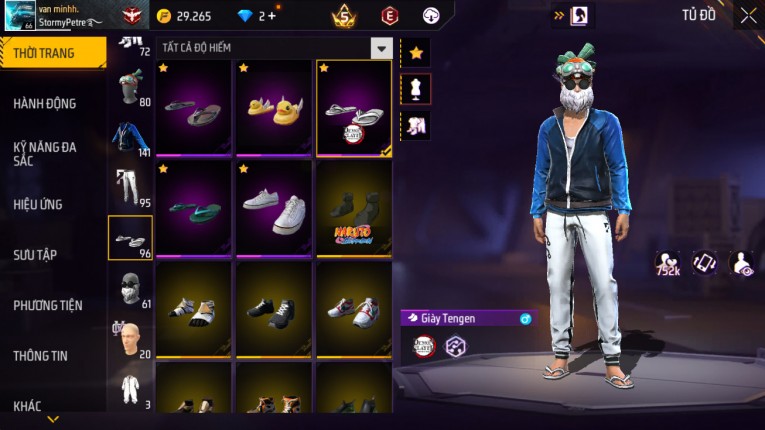Toggle the eye visibility icon beside the character
This screenshot has width=765, height=430.
[743, 263]
